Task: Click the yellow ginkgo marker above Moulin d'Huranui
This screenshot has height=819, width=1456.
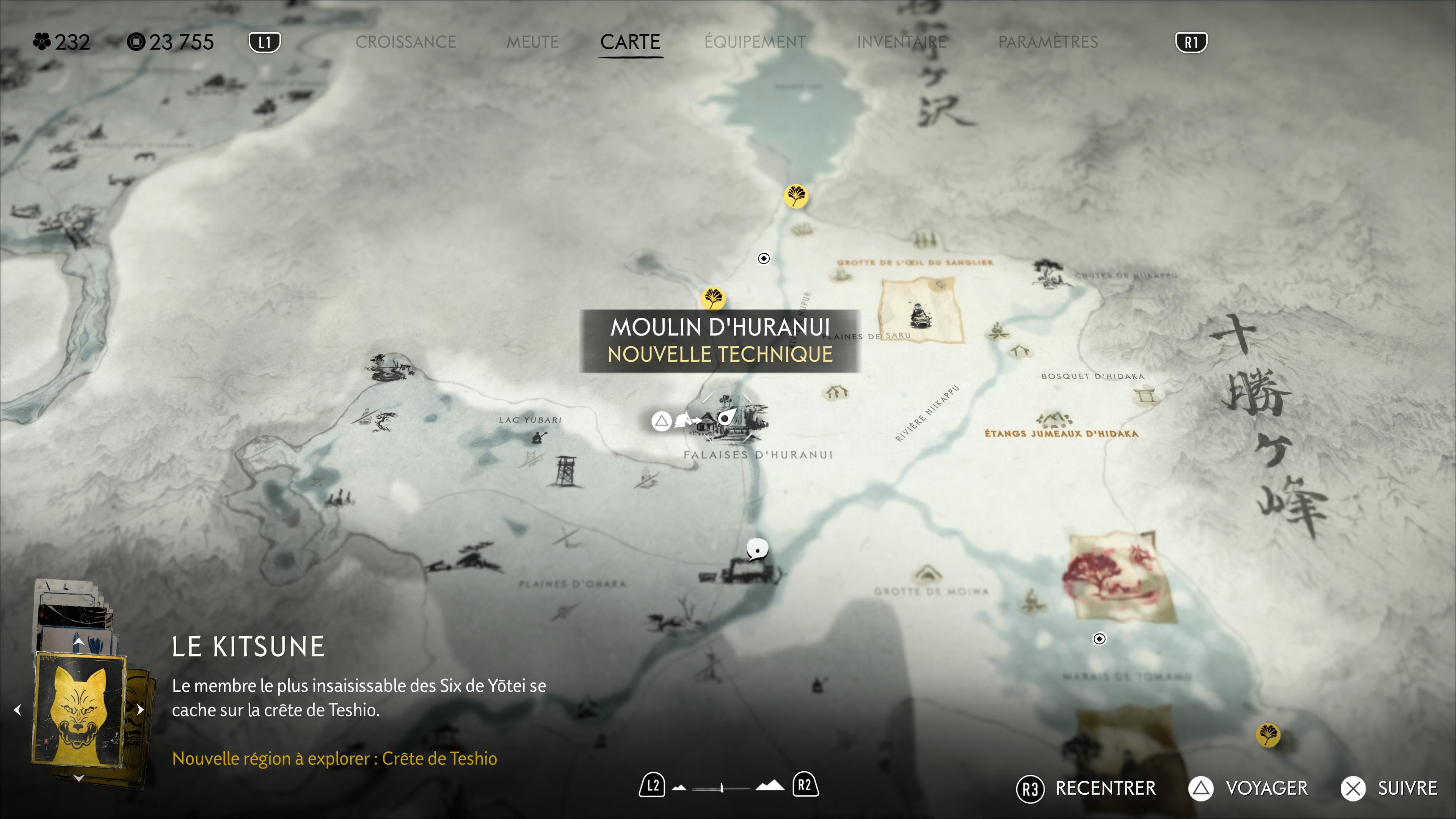Action: point(713,298)
